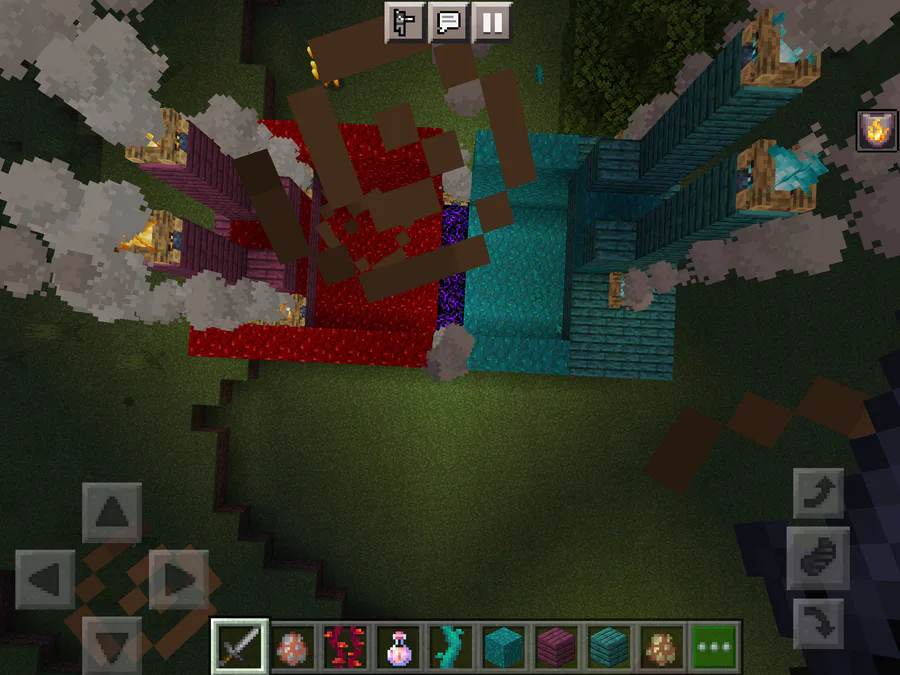The width and height of the screenshot is (900, 675).
Task: Tap the center stop-flying button
Action: point(818,557)
